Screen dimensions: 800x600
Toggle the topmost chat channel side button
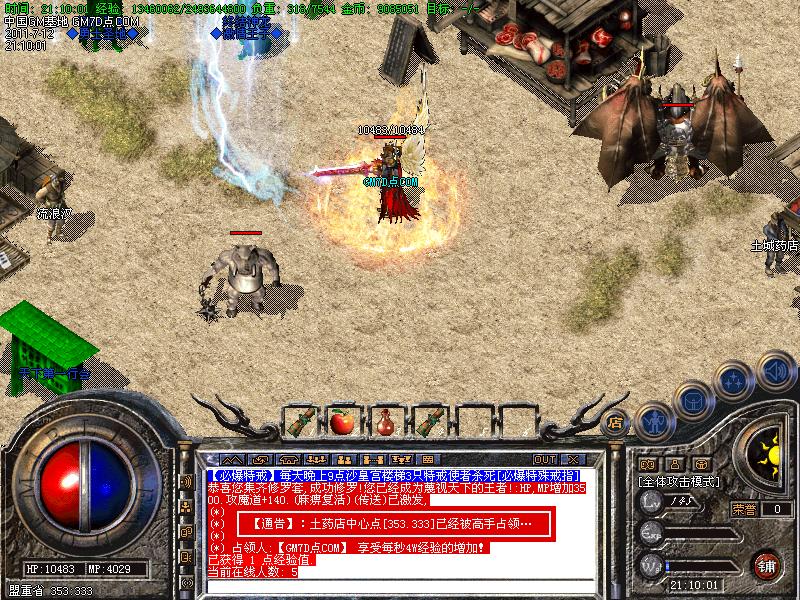pyautogui.click(x=186, y=482)
